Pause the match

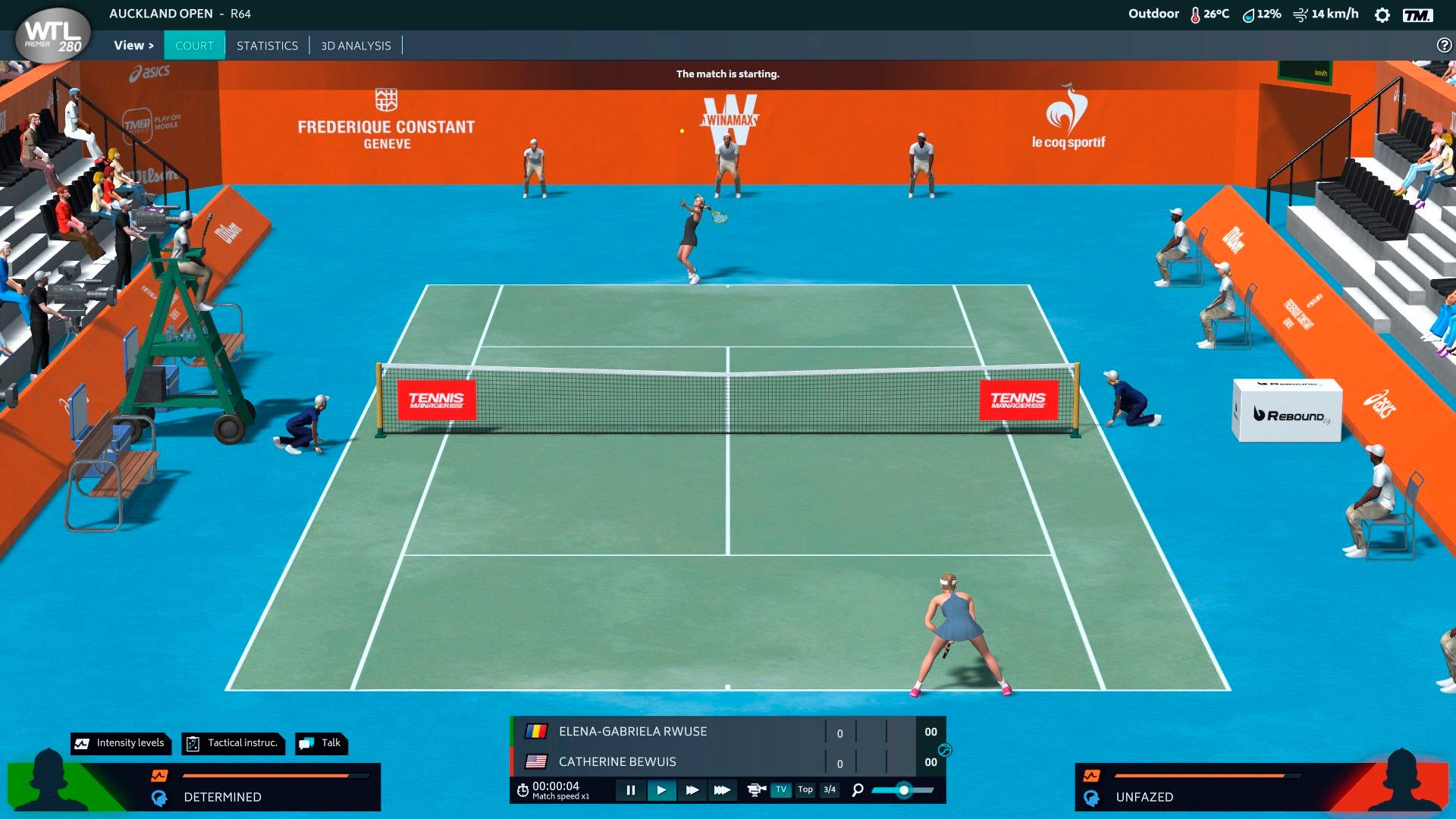631,790
